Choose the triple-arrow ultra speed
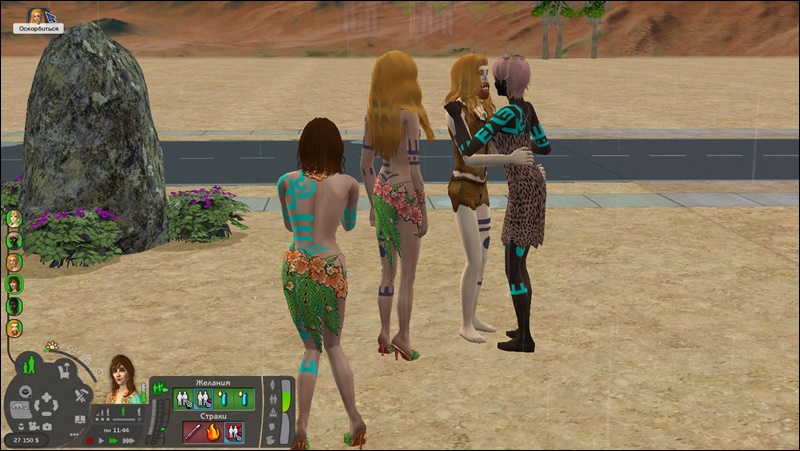 127,440
